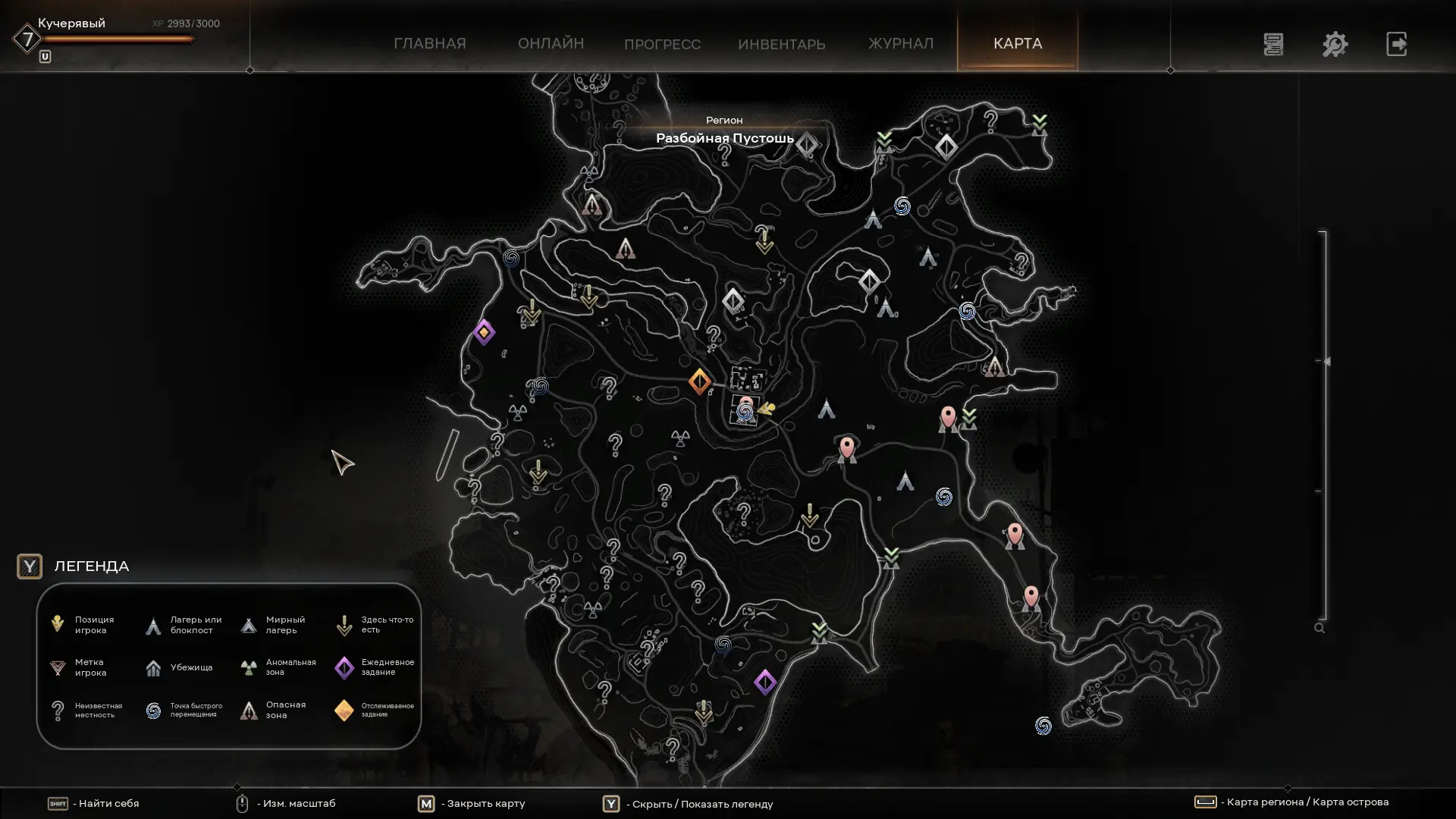Open the ОНЛАЙН tab
Viewport: 1456px width, 819px height.
[551, 43]
